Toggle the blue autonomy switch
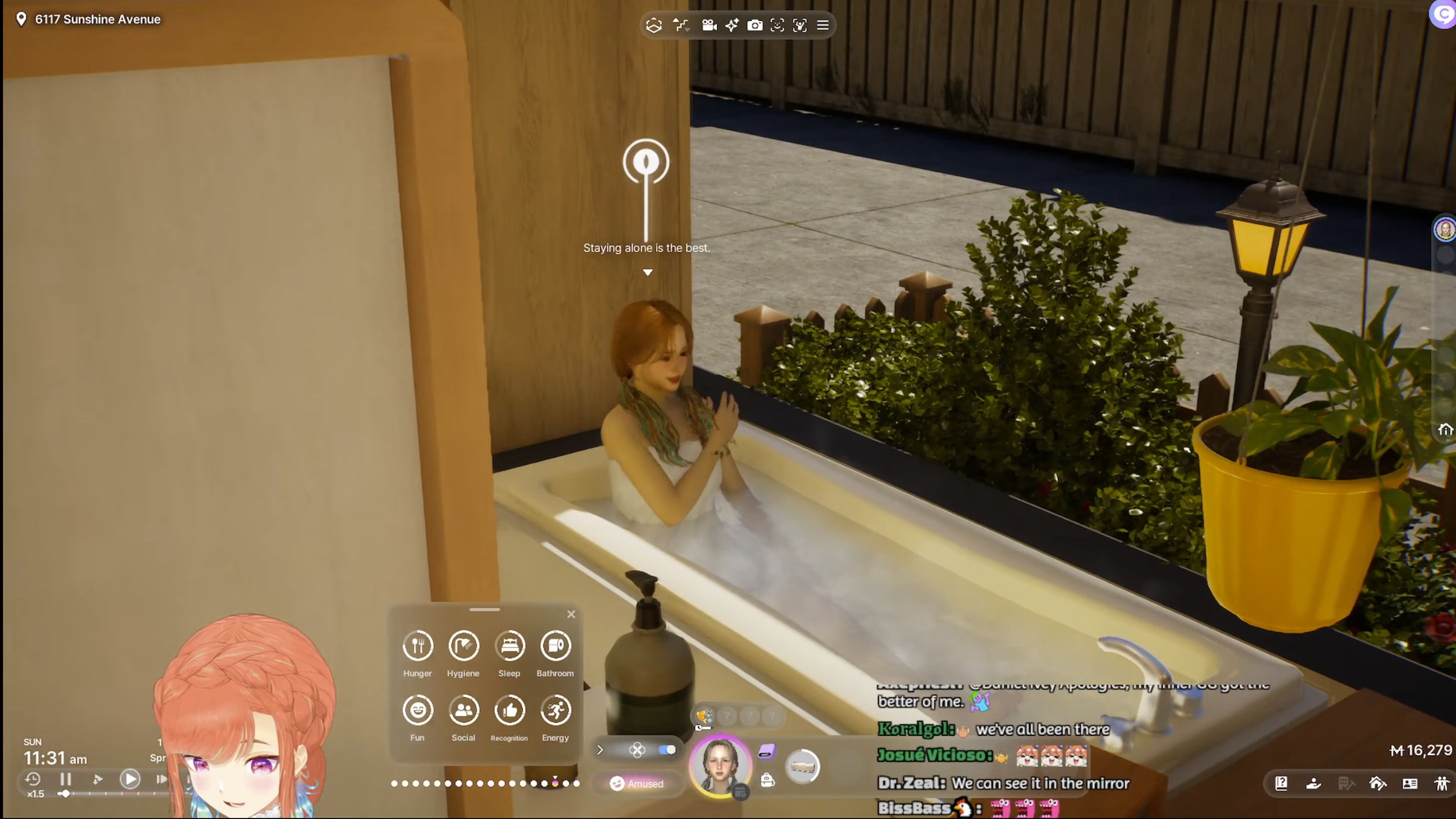1456x819 pixels. pyautogui.click(x=667, y=750)
